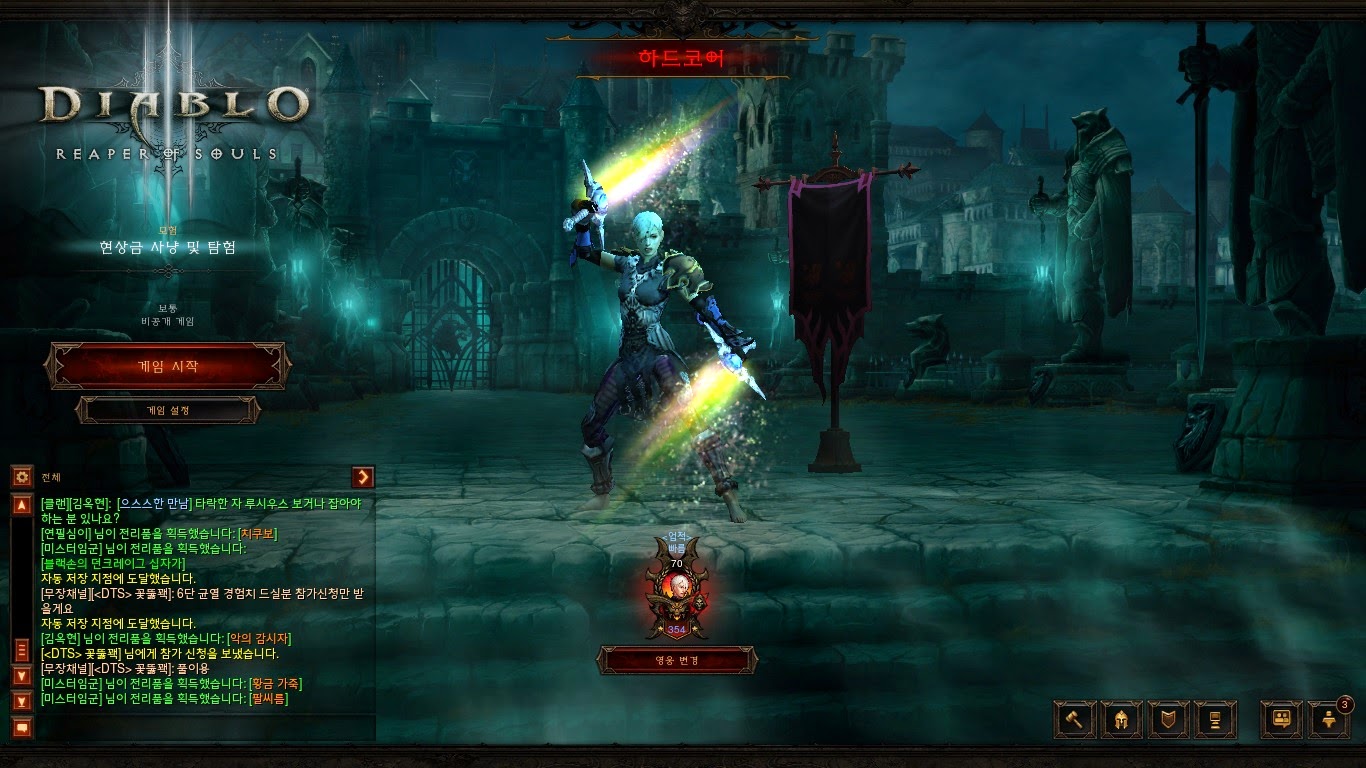1366x768 pixels.
Task: Select the shield-shaped achievements icon
Action: [x=1168, y=719]
